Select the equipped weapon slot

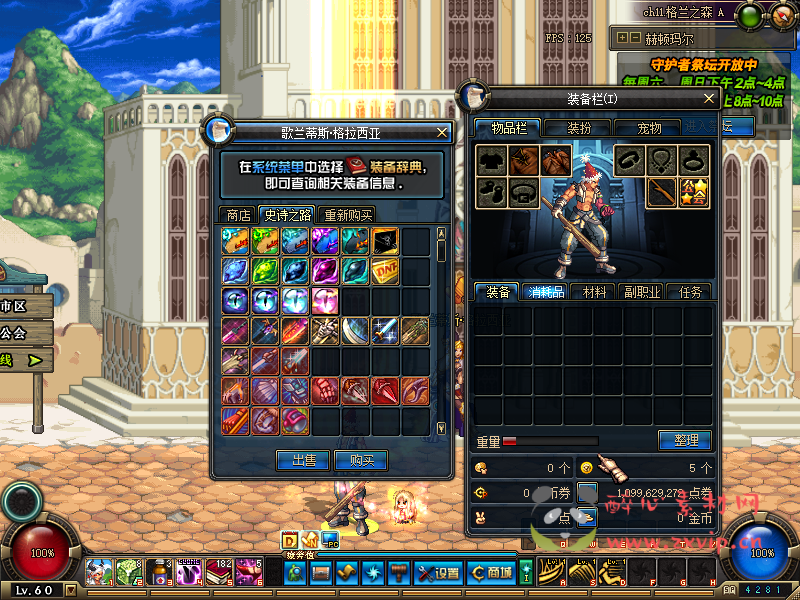pyautogui.click(x=661, y=191)
